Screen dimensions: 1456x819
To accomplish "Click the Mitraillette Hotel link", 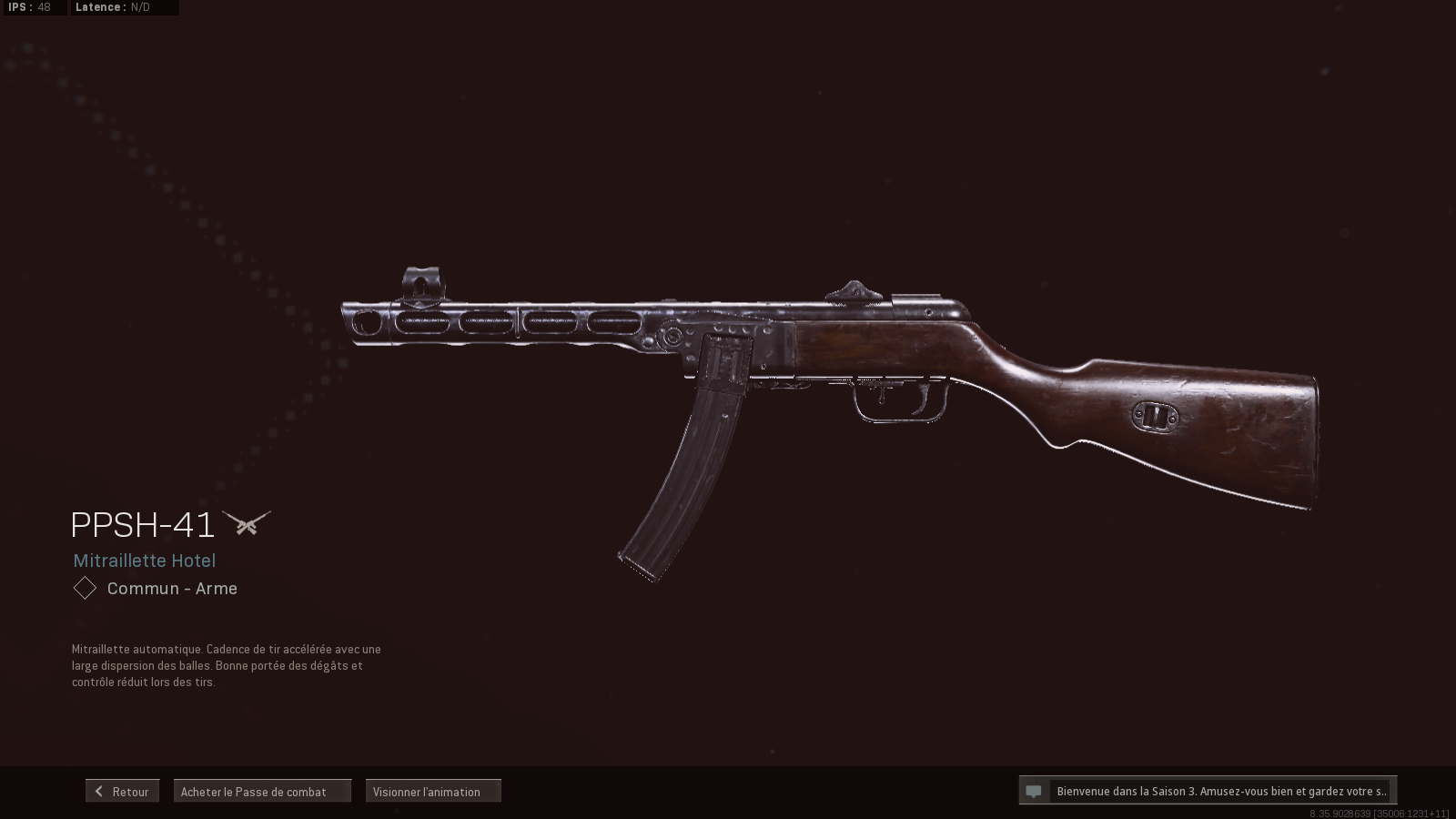I will [x=145, y=561].
